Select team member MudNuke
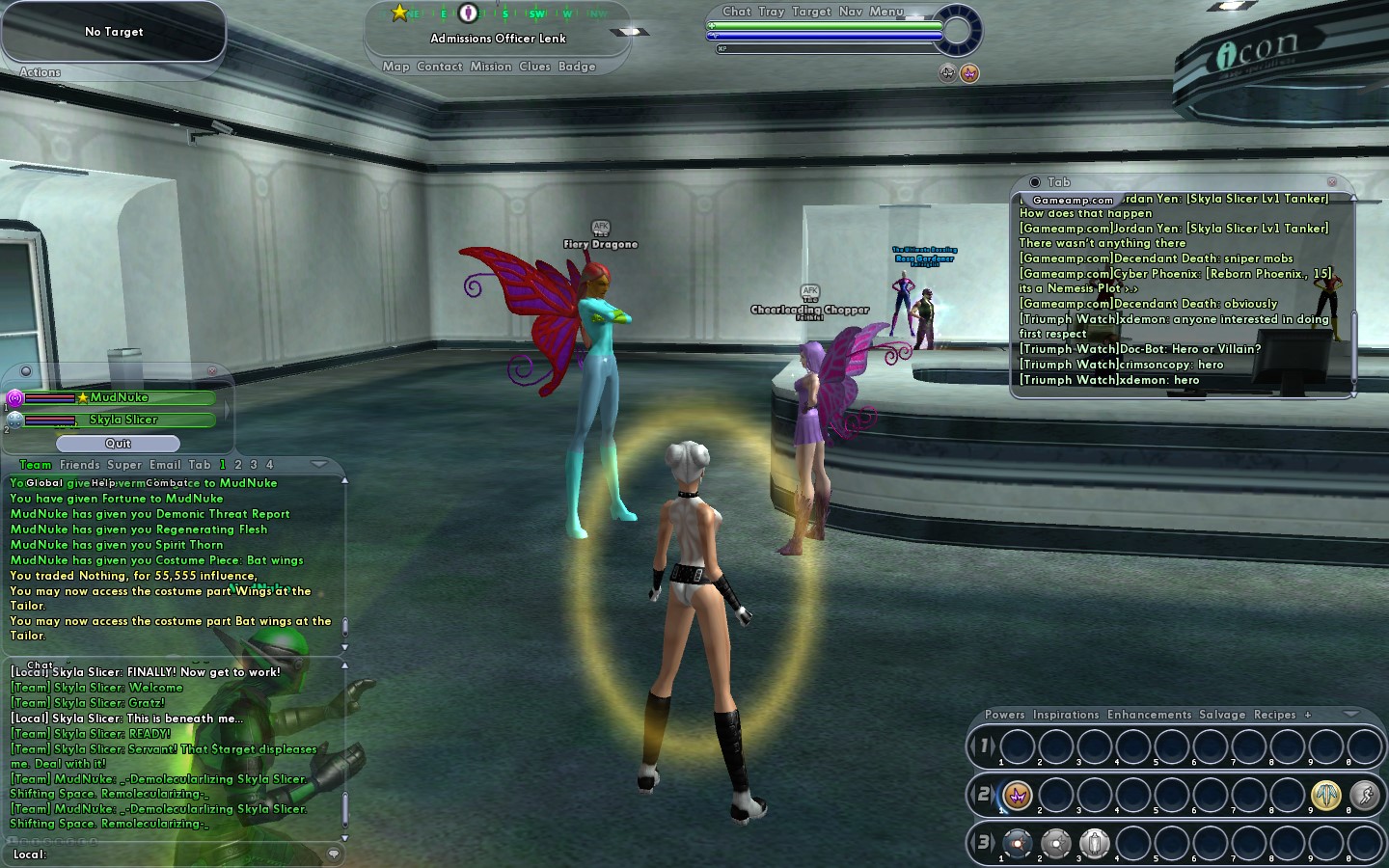 click(x=120, y=397)
